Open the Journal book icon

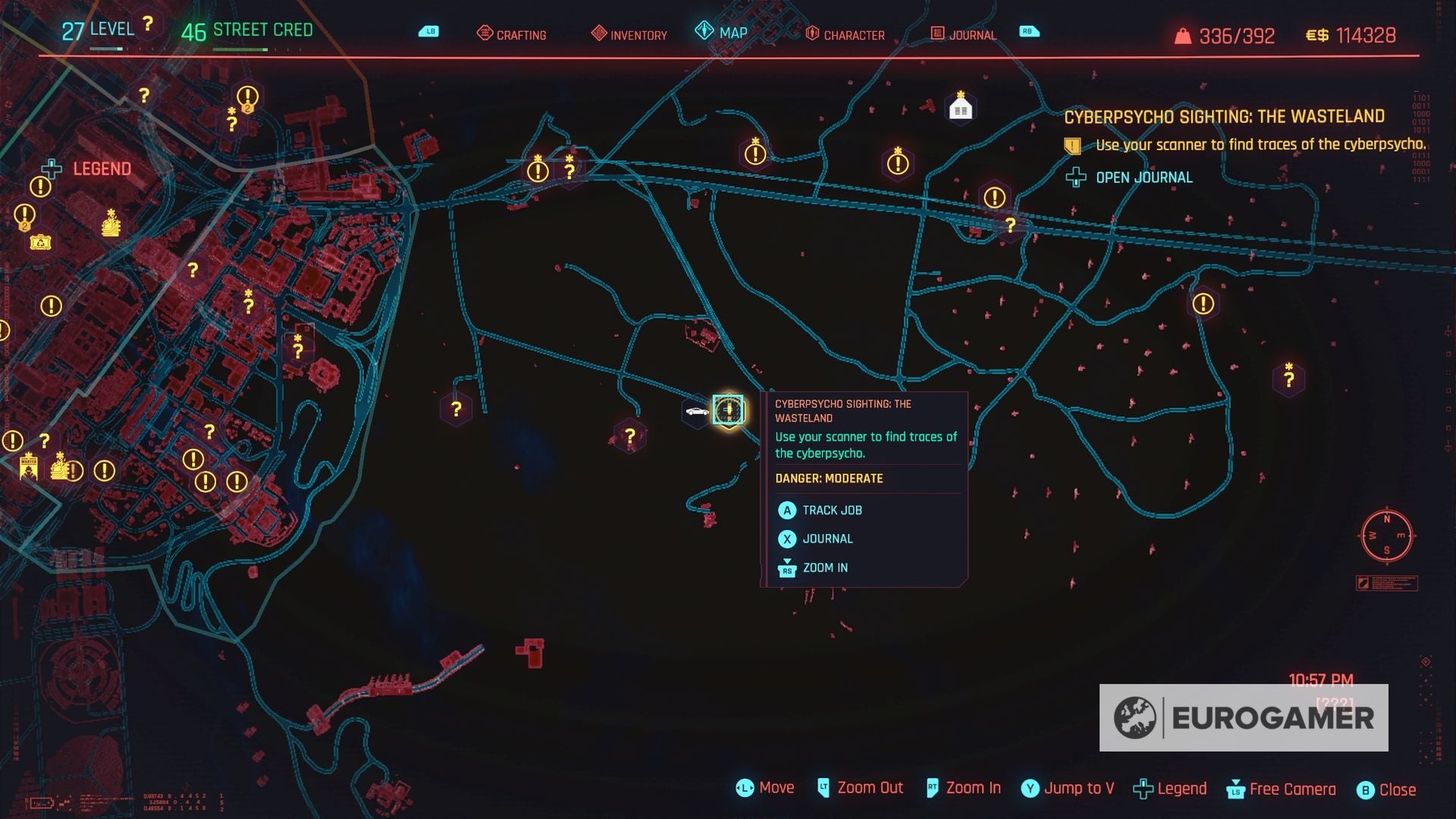pos(940,33)
